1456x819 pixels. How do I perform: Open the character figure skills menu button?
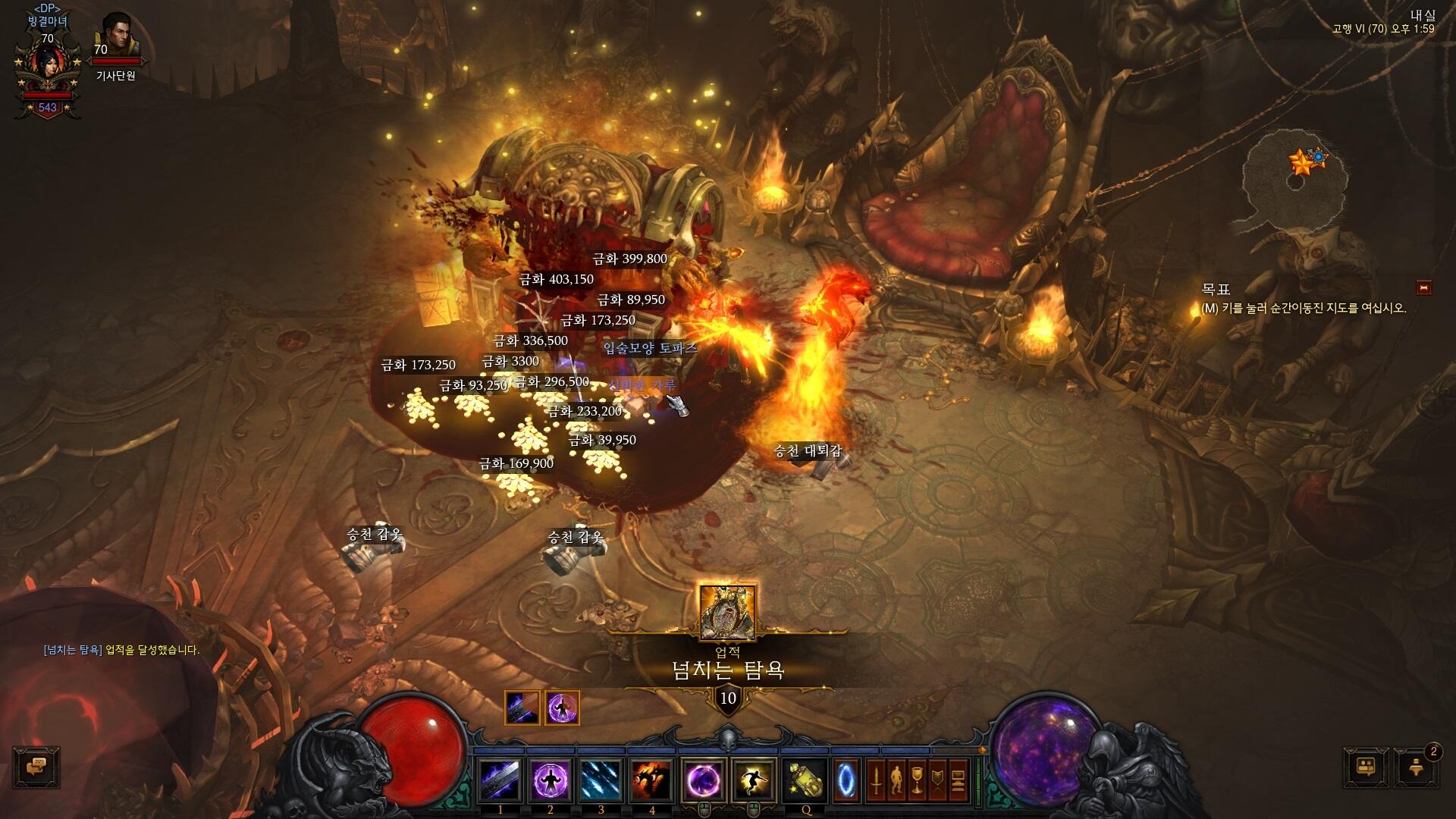point(897,780)
